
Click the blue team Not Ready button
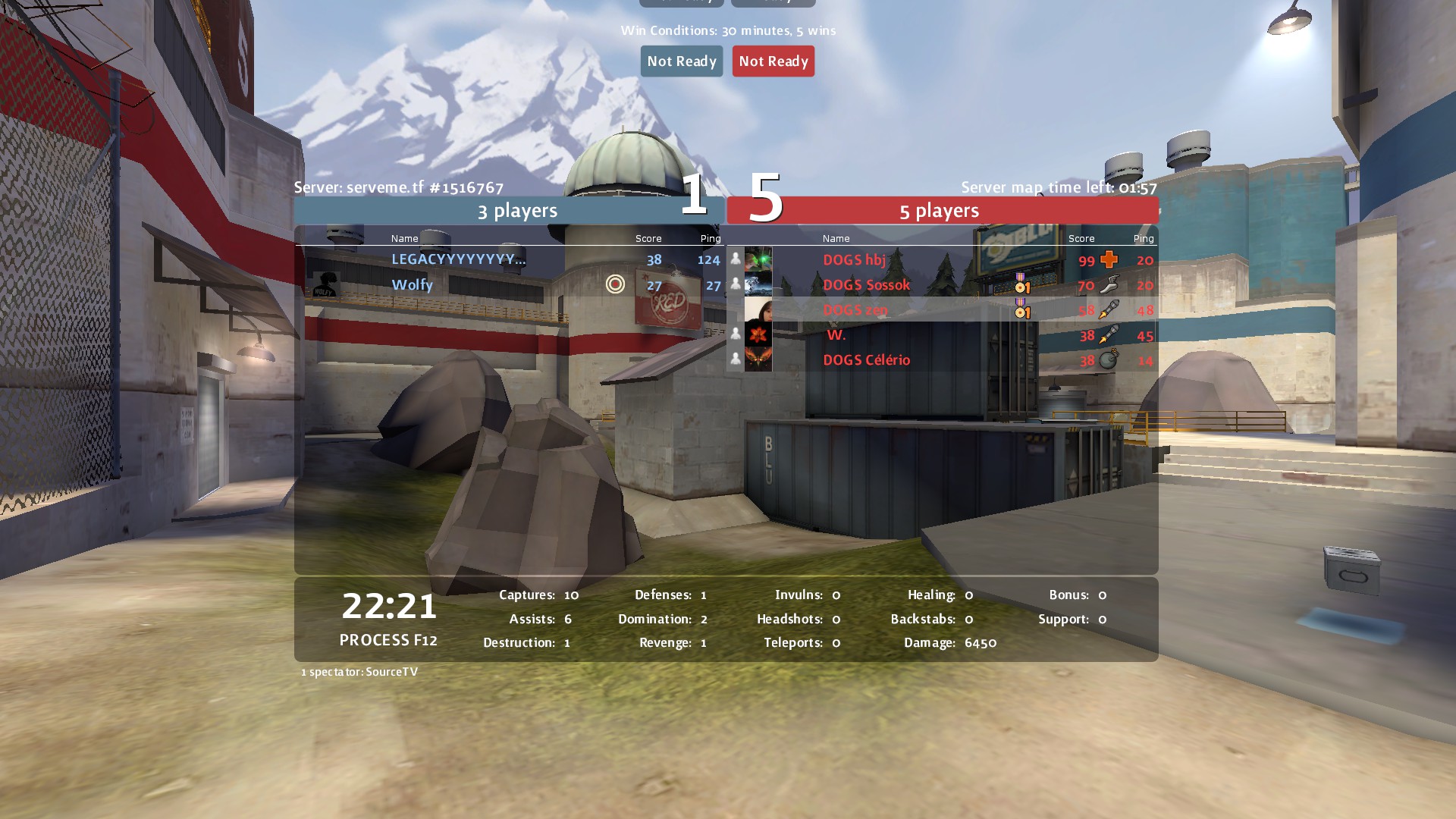[x=681, y=61]
